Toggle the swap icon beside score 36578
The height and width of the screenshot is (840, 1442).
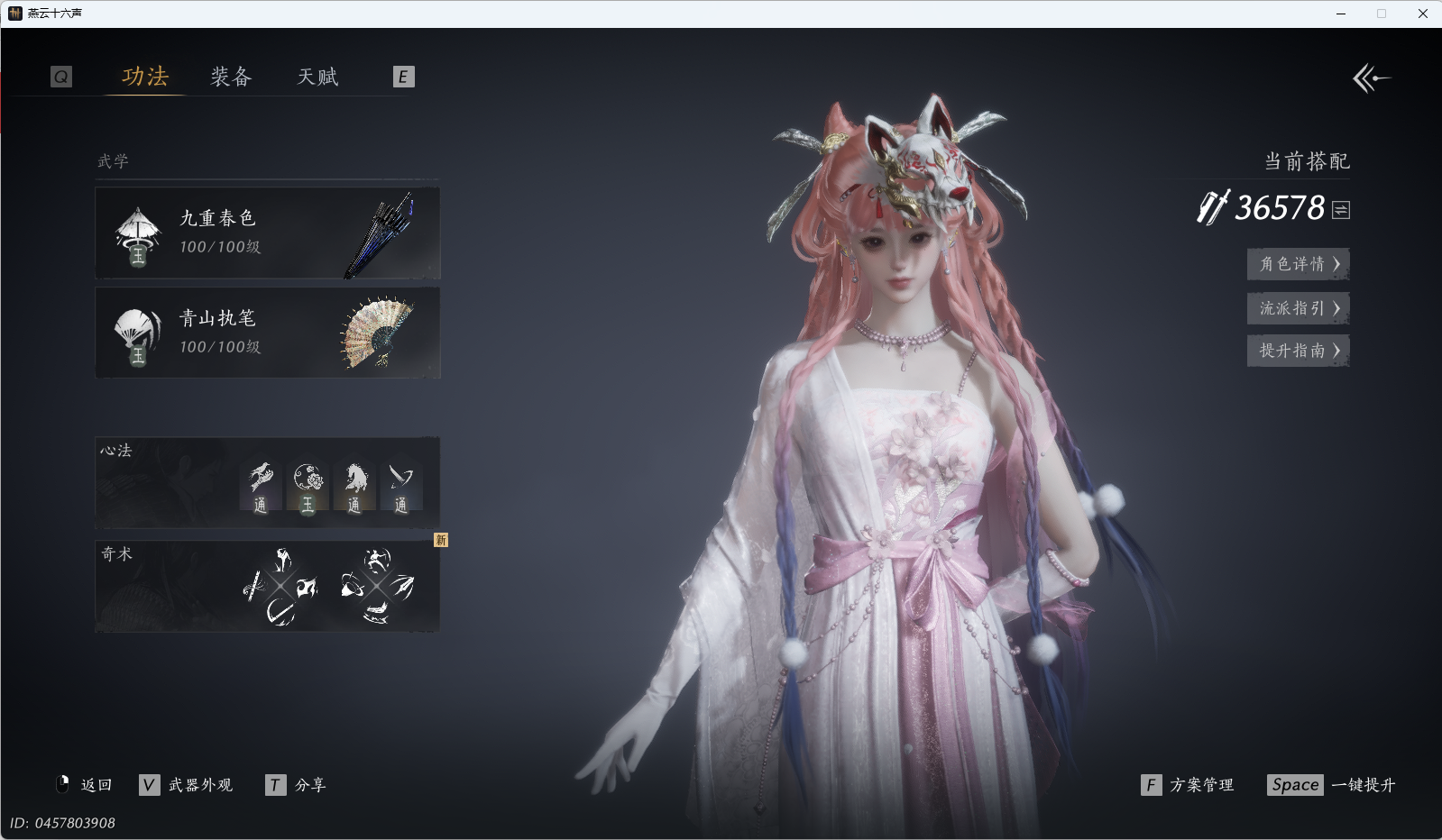point(1341,210)
